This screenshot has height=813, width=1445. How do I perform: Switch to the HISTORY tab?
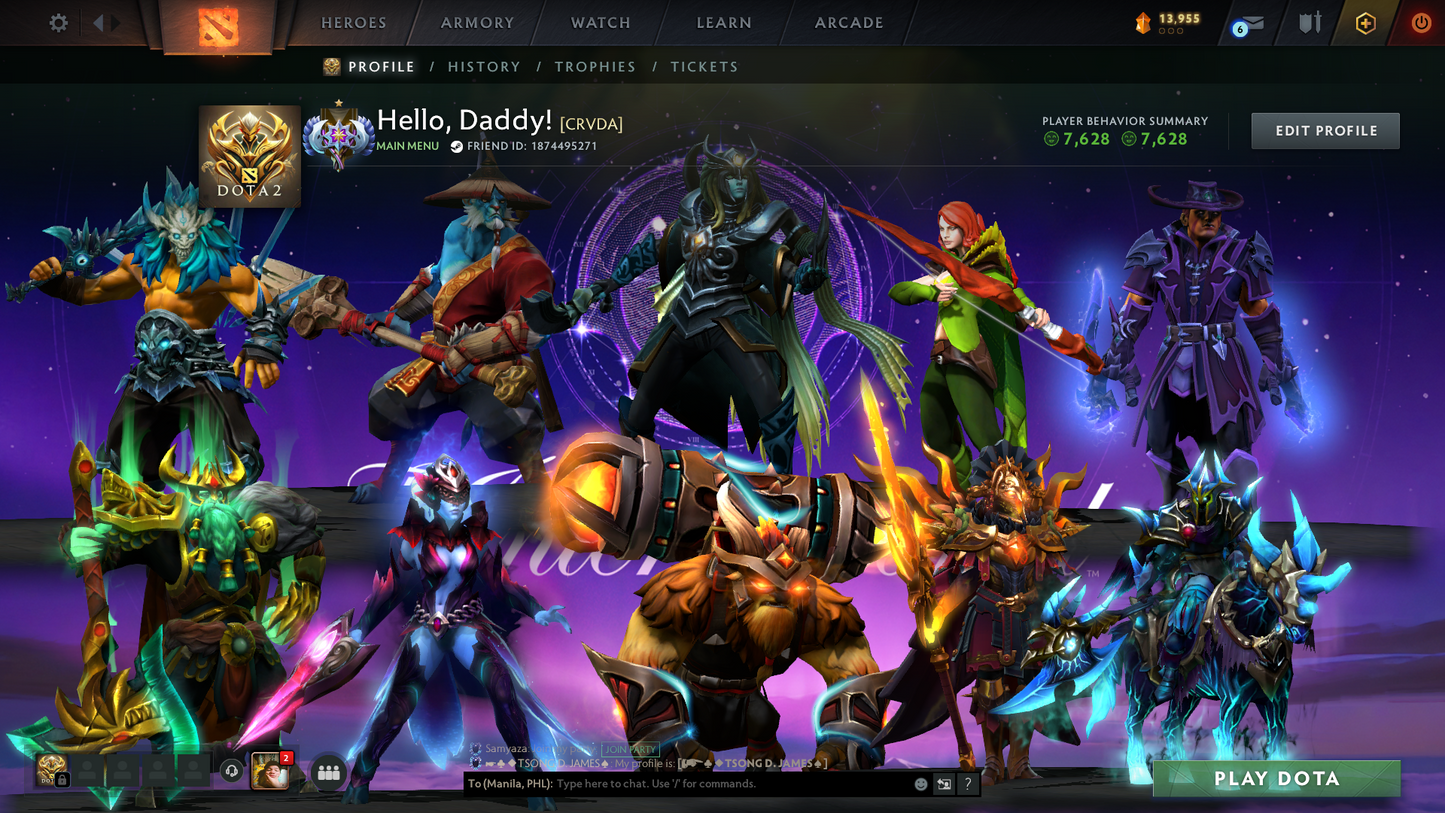484,66
